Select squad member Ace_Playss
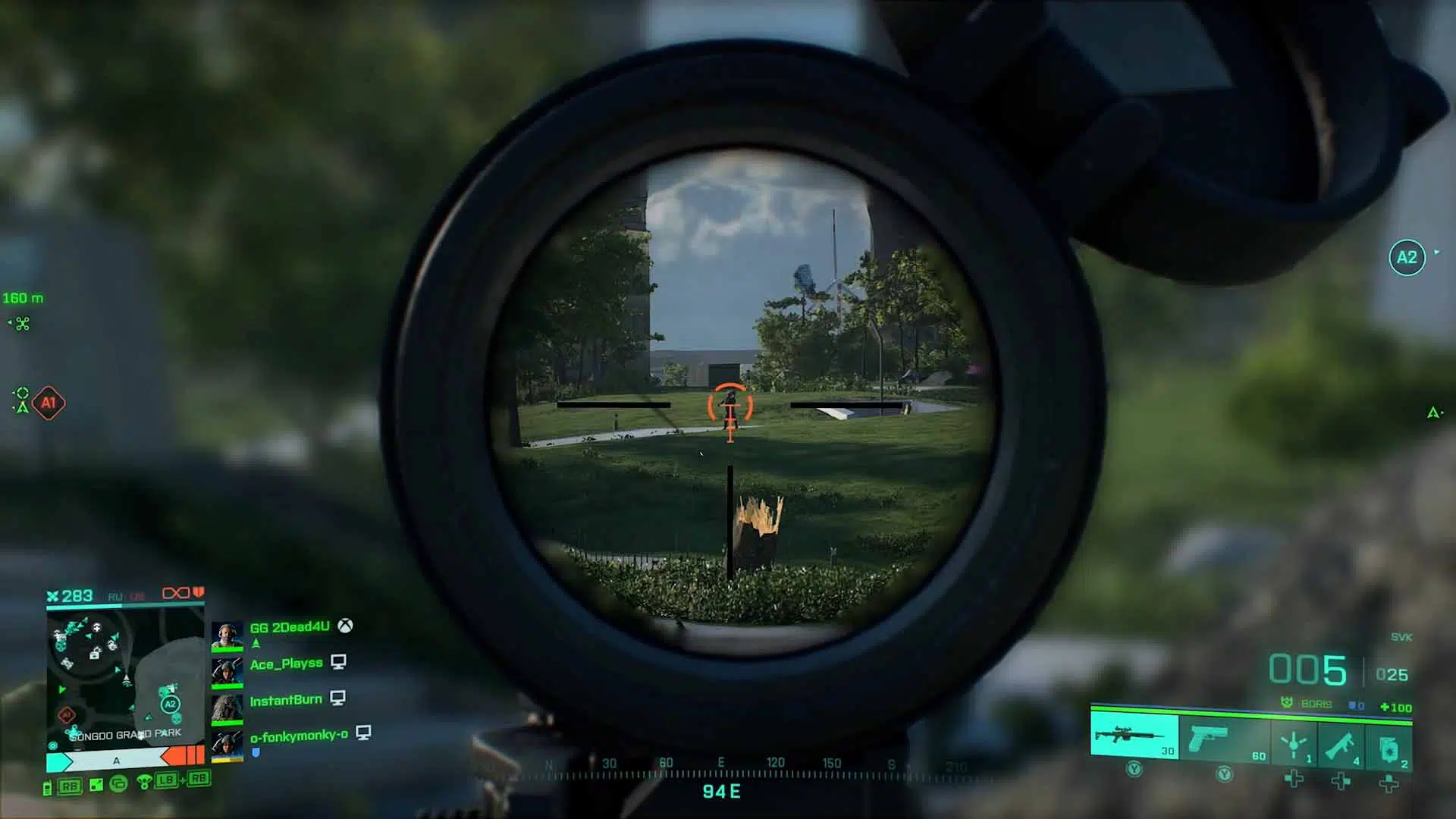Viewport: 1456px width, 819px height. (x=286, y=664)
